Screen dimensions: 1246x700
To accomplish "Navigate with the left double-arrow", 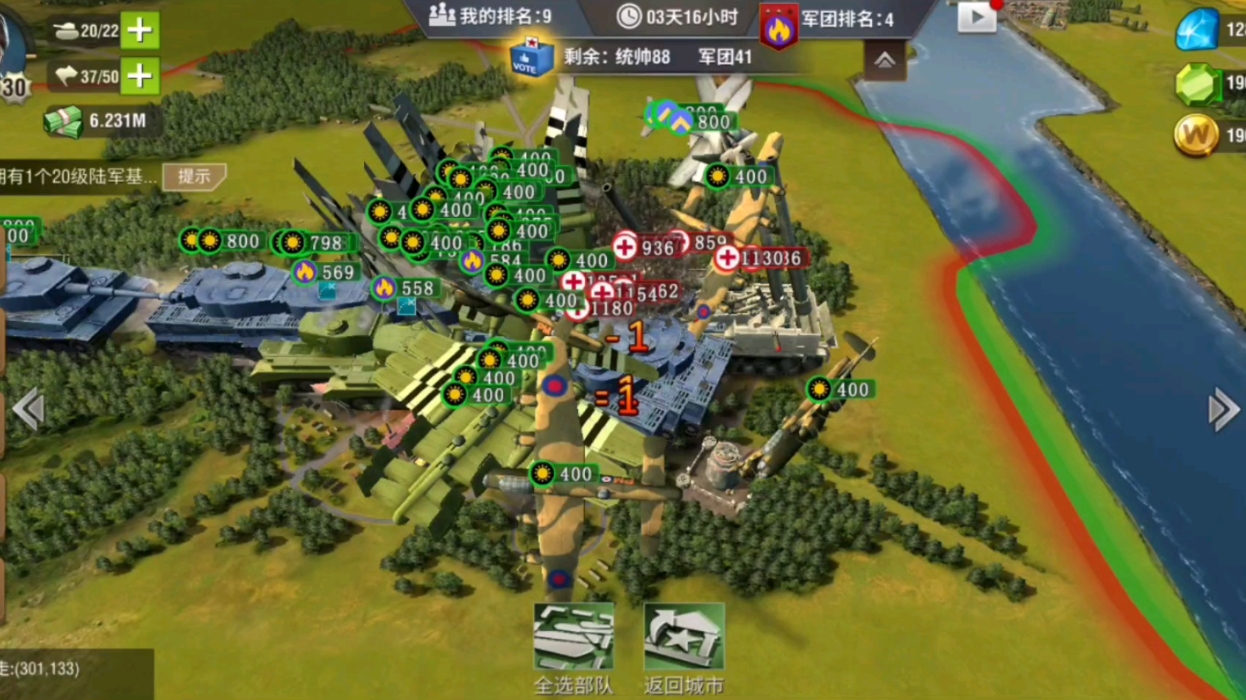I will pos(27,409).
